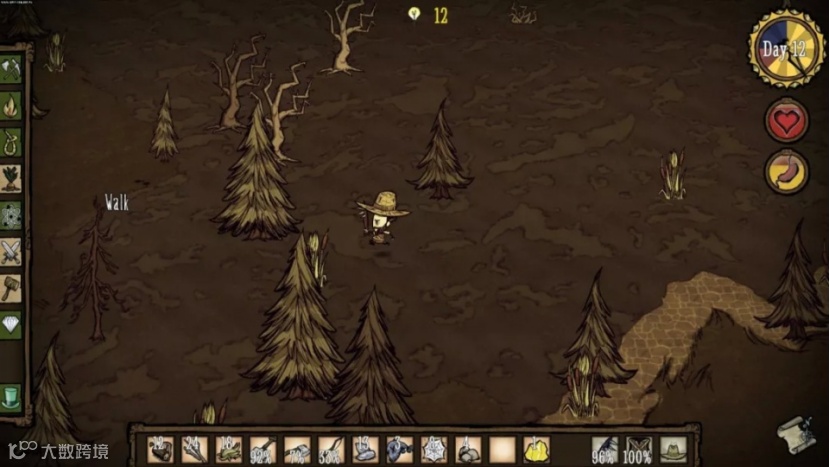Switch to the Fight tab with crossed swords
This screenshot has width=830, height=467.
[x=11, y=251]
